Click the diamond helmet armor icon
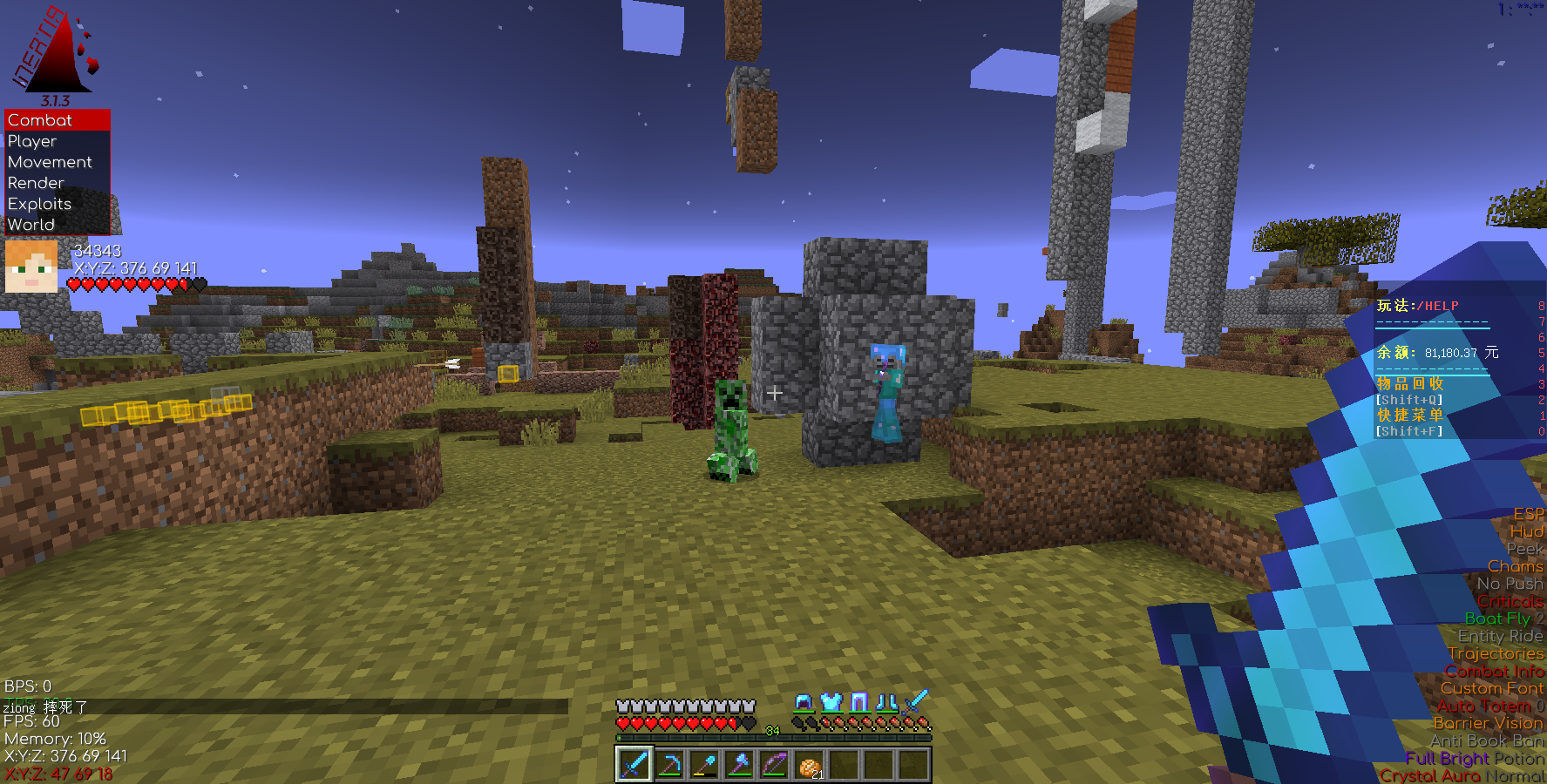Image resolution: width=1547 pixels, height=784 pixels. [x=804, y=702]
